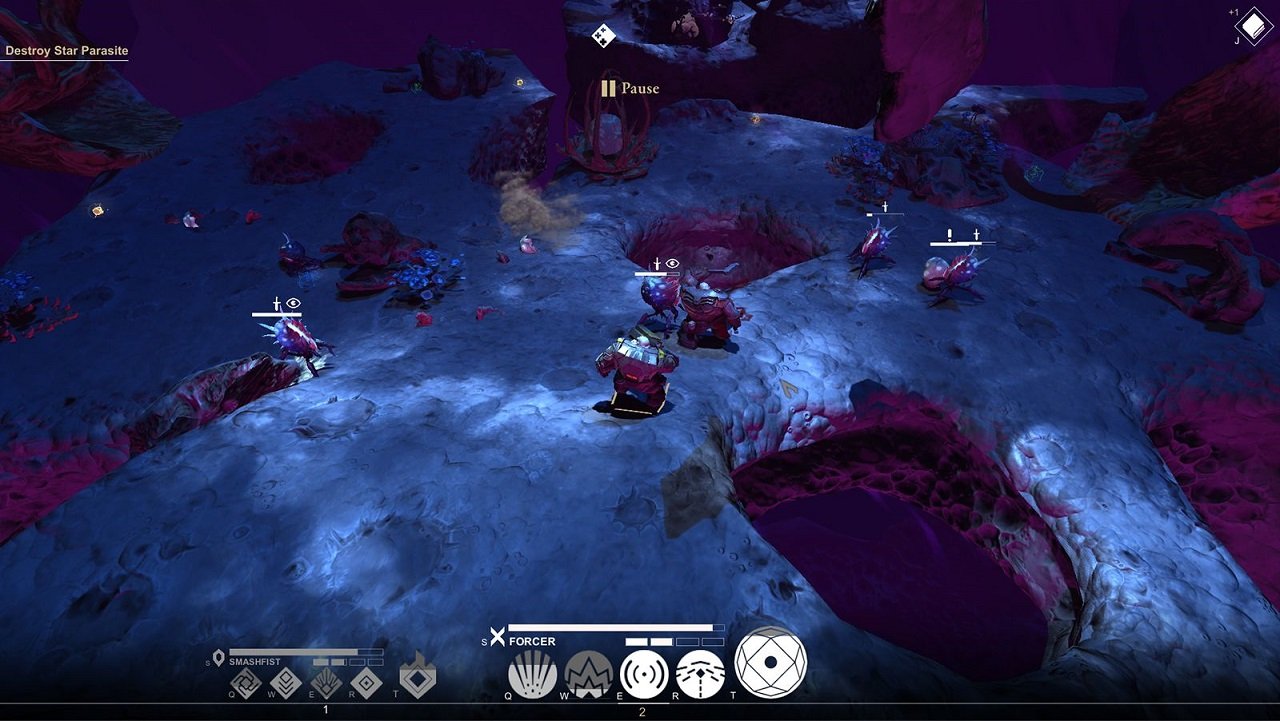Fire Forcer's large faceted orb ultimate
The height and width of the screenshot is (721, 1280).
[771, 662]
